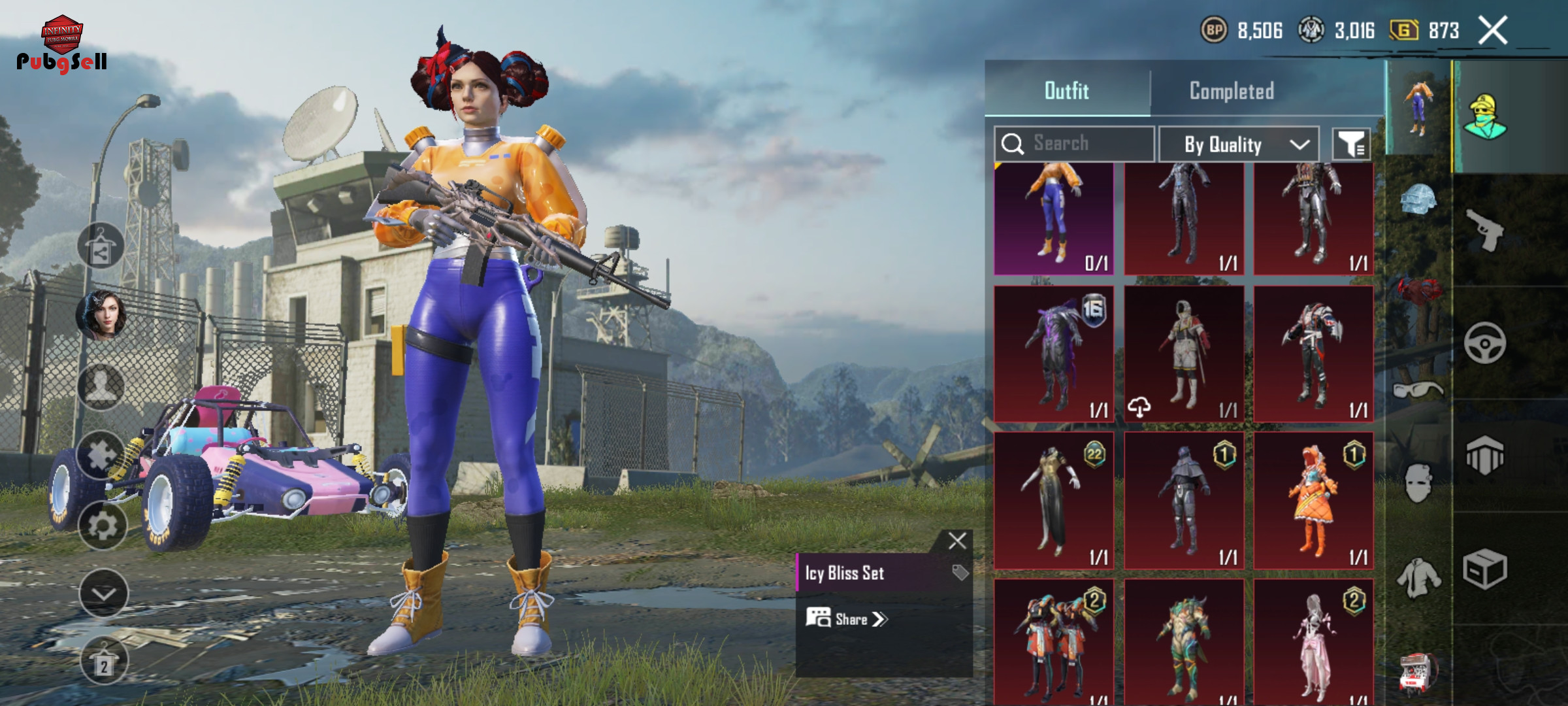Open the crate box category

1484,568
